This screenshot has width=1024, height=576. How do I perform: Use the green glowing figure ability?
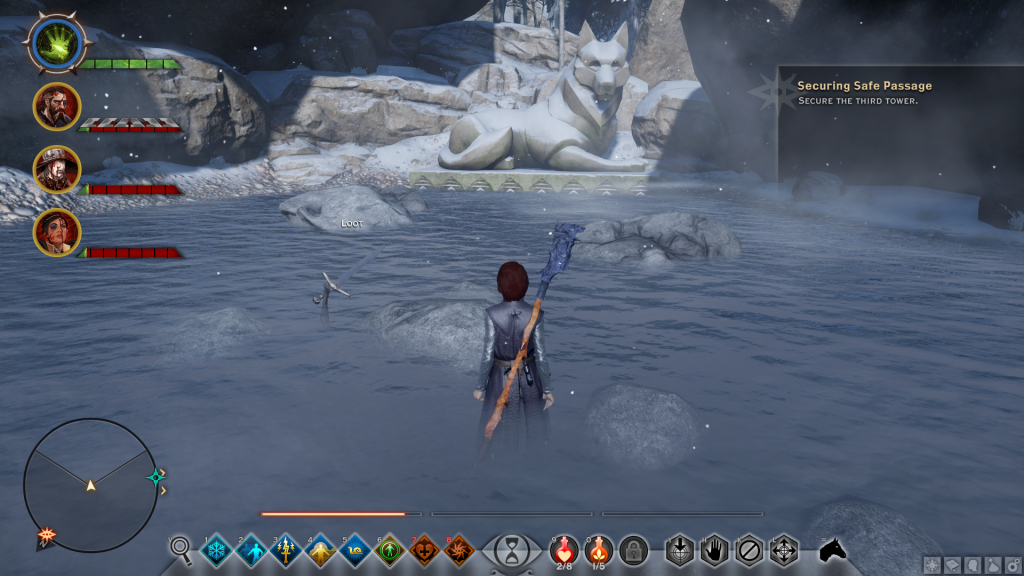pos(389,550)
